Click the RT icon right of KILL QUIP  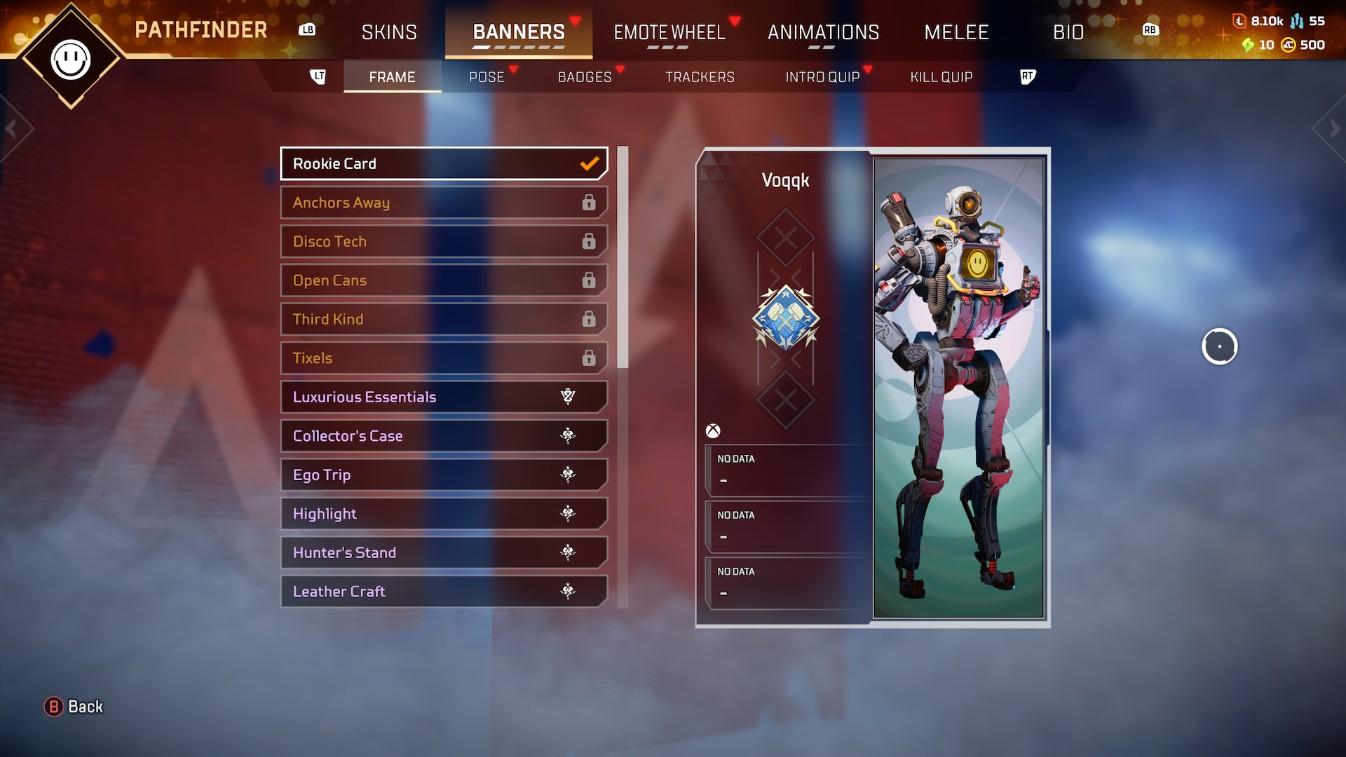coord(1027,76)
